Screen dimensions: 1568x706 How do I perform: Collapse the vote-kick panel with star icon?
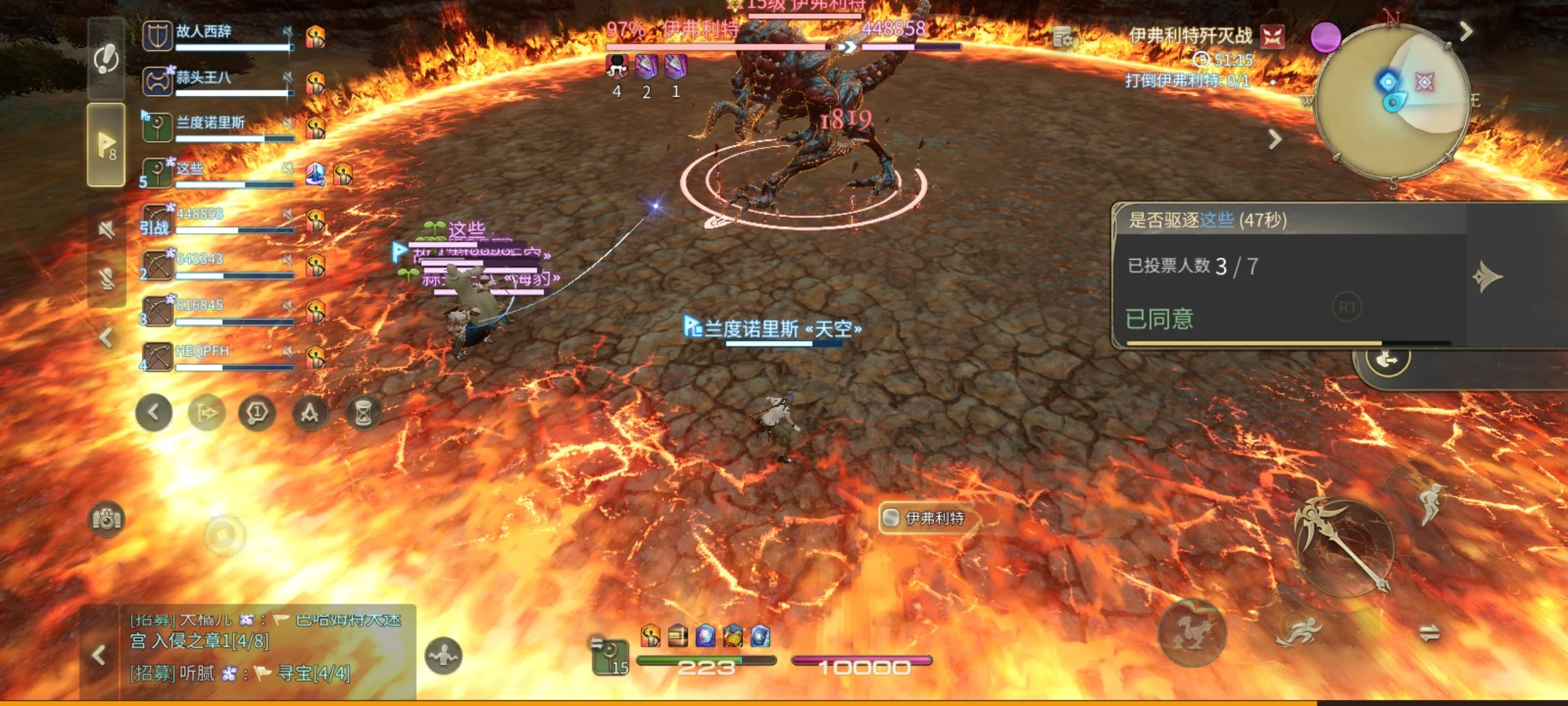pyautogui.click(x=1487, y=277)
